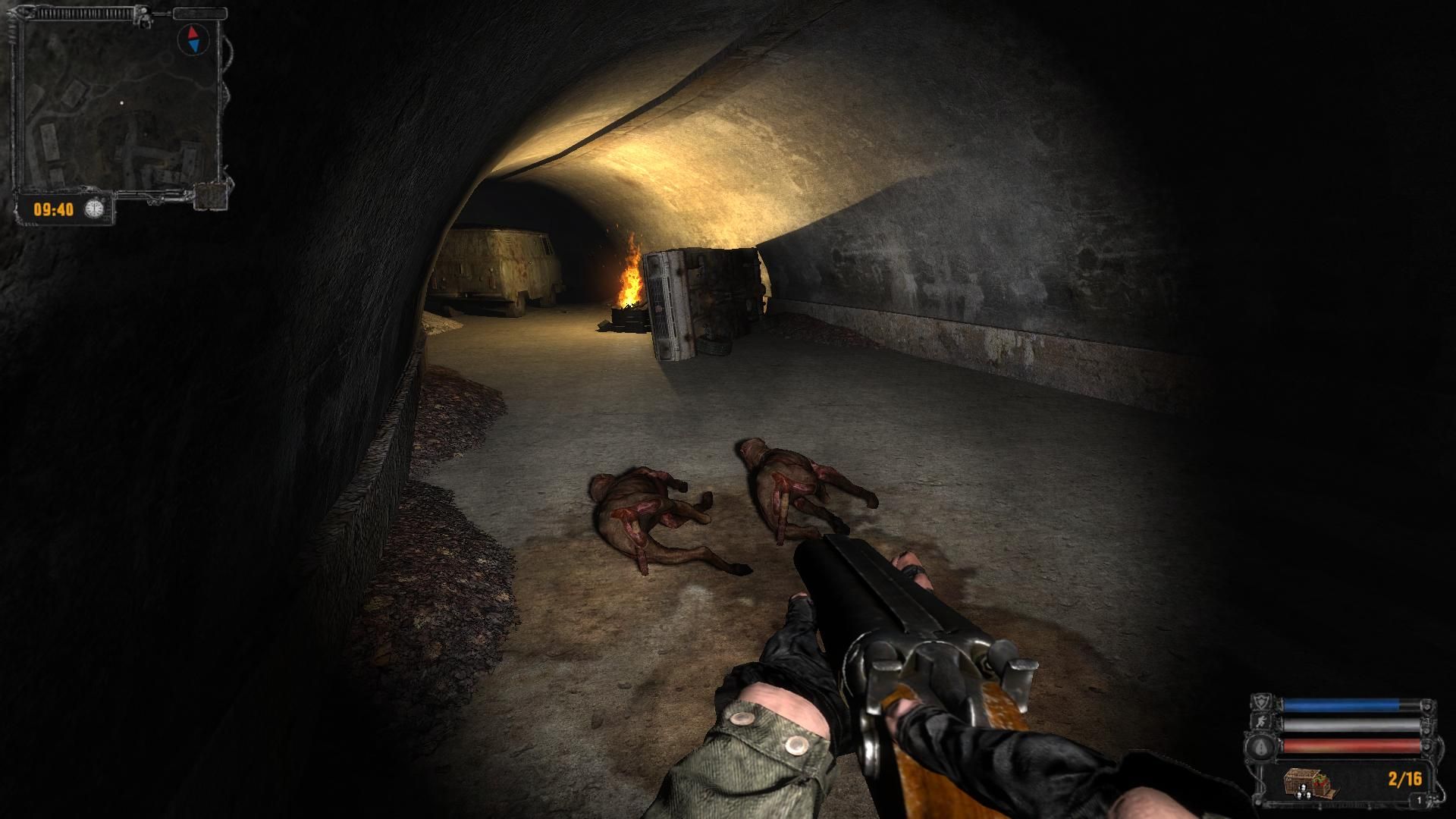Click the red and blue compass

click(194, 38)
